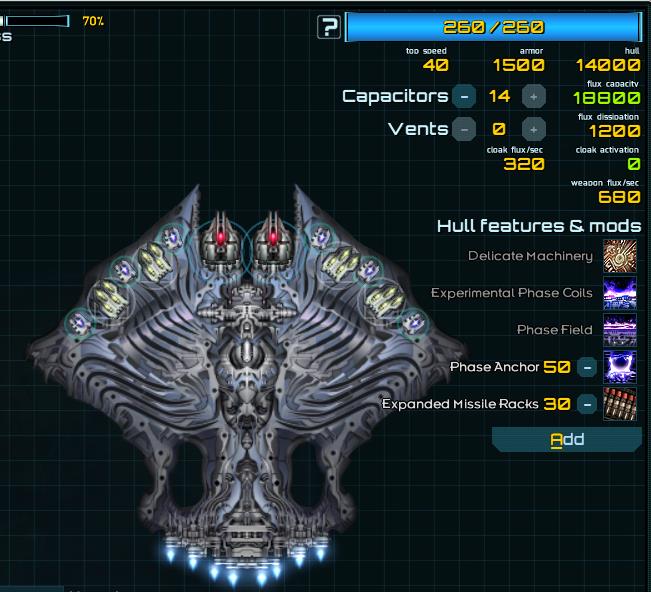
Task: Increase Vents with the plus button
Action: point(534,129)
